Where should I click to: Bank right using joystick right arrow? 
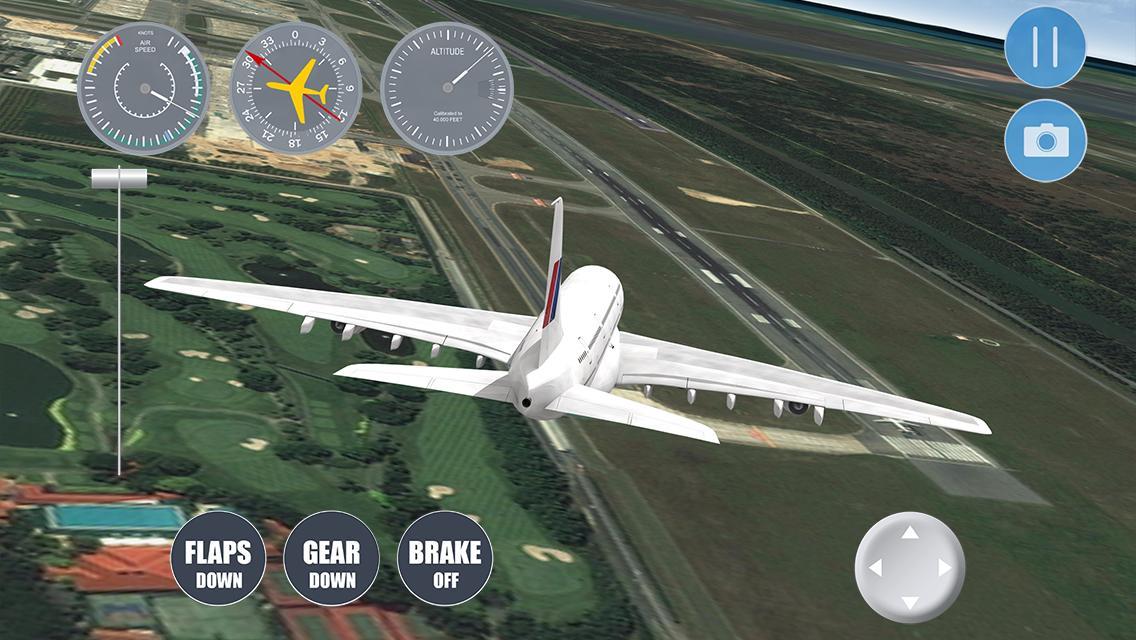[x=944, y=568]
